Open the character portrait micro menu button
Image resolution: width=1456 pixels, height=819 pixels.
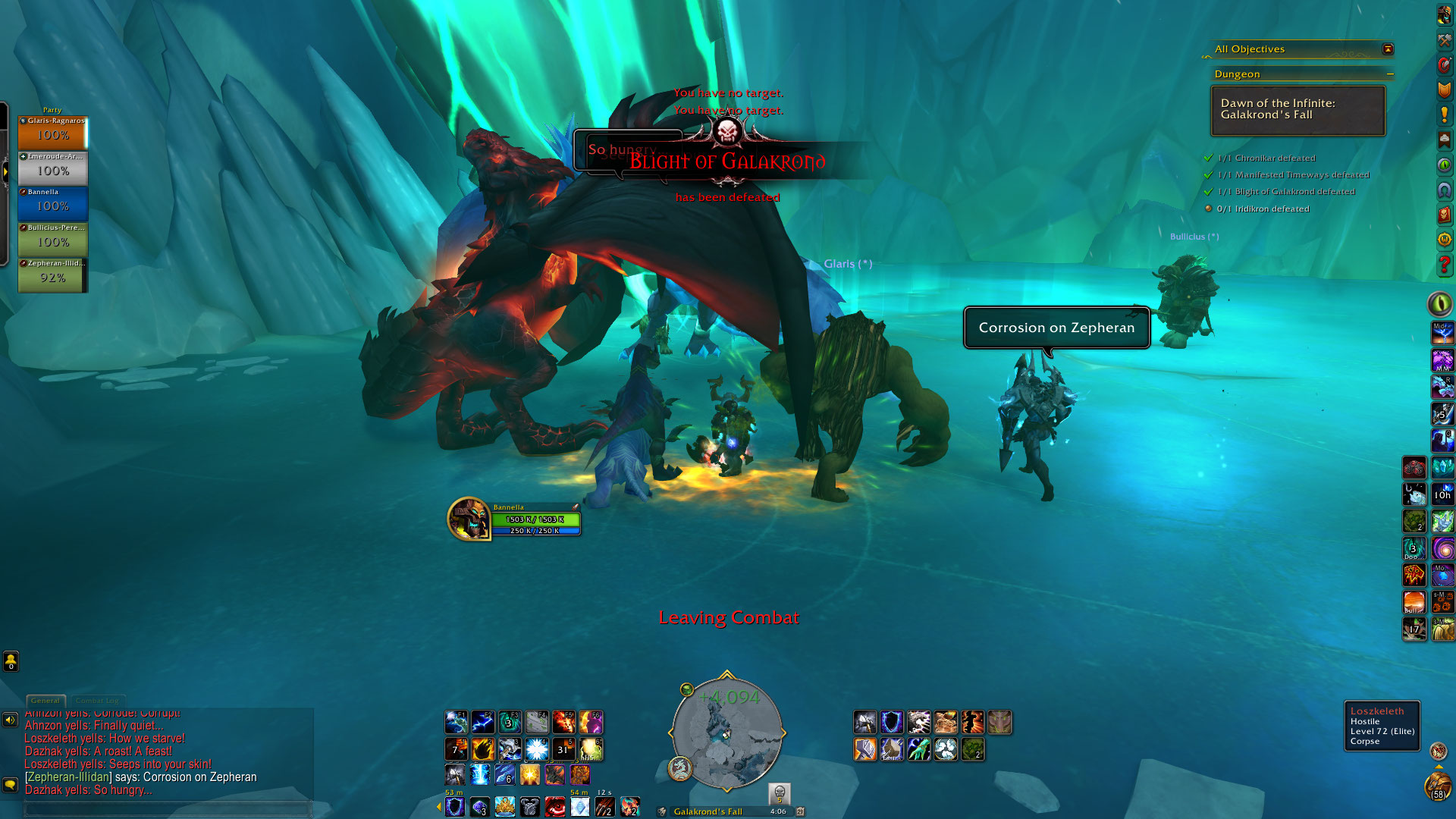[x=1444, y=15]
